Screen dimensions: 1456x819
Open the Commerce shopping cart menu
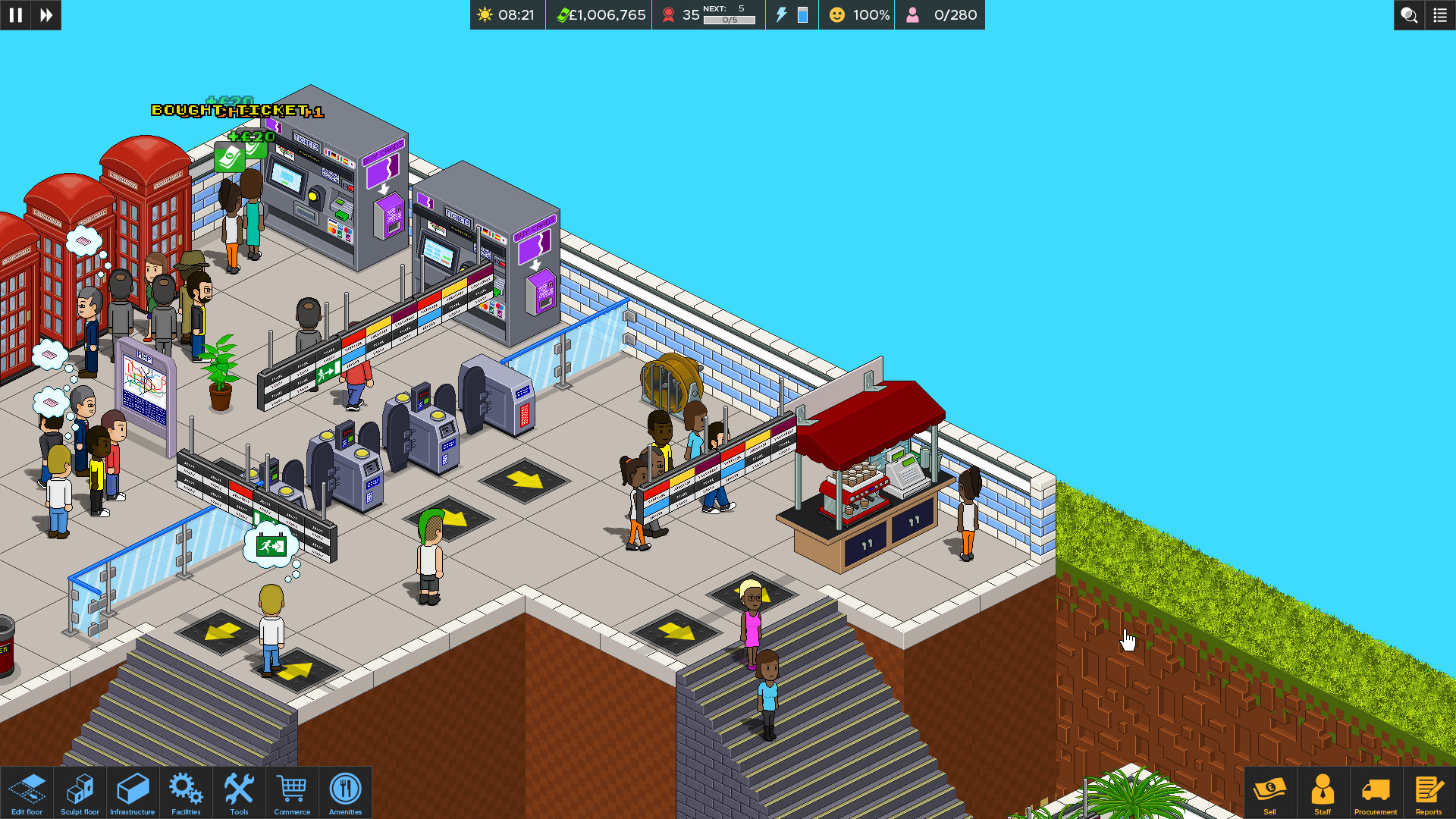pyautogui.click(x=292, y=792)
